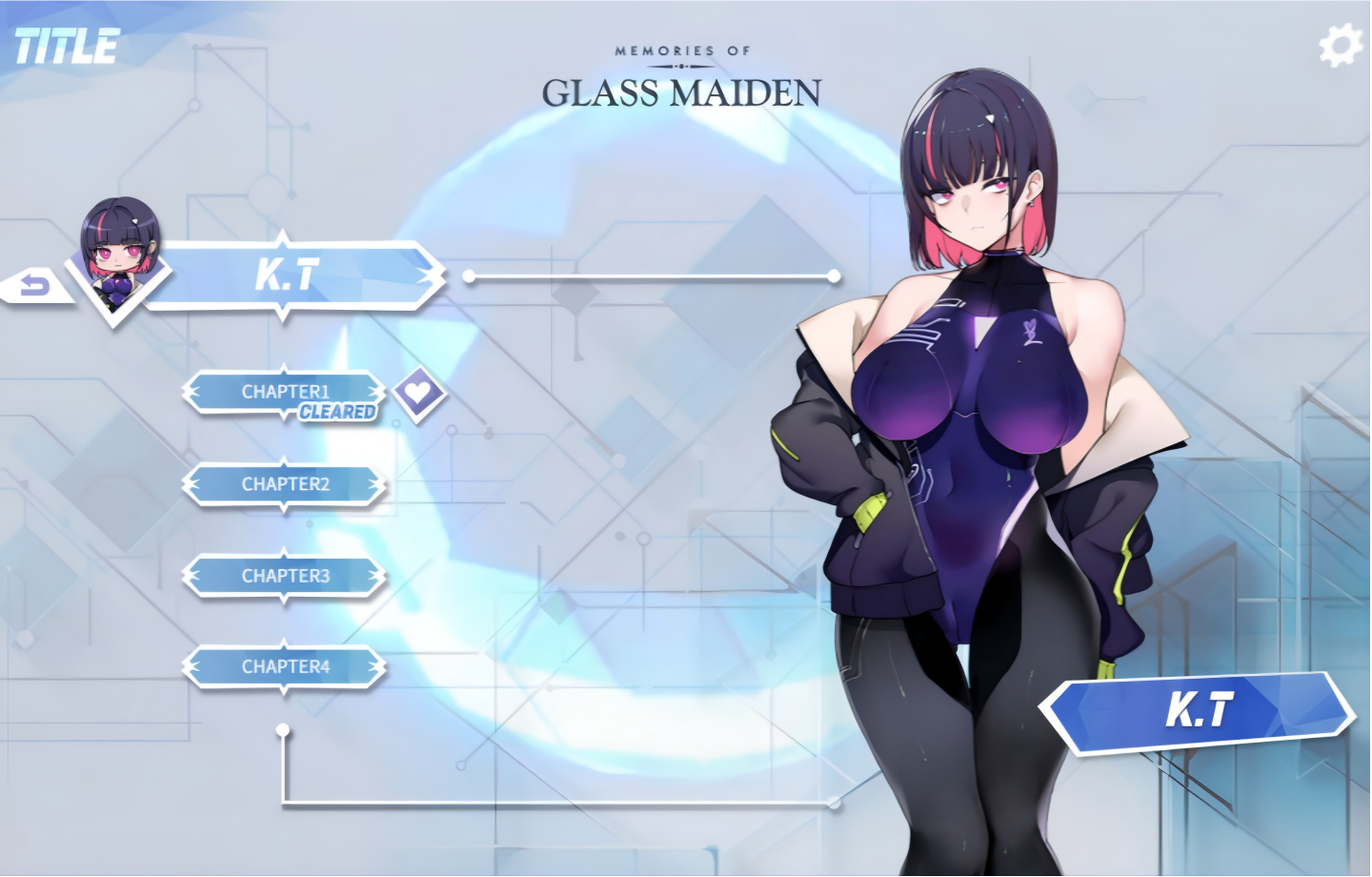1372x877 pixels.
Task: Open Chapter3
Action: (284, 576)
